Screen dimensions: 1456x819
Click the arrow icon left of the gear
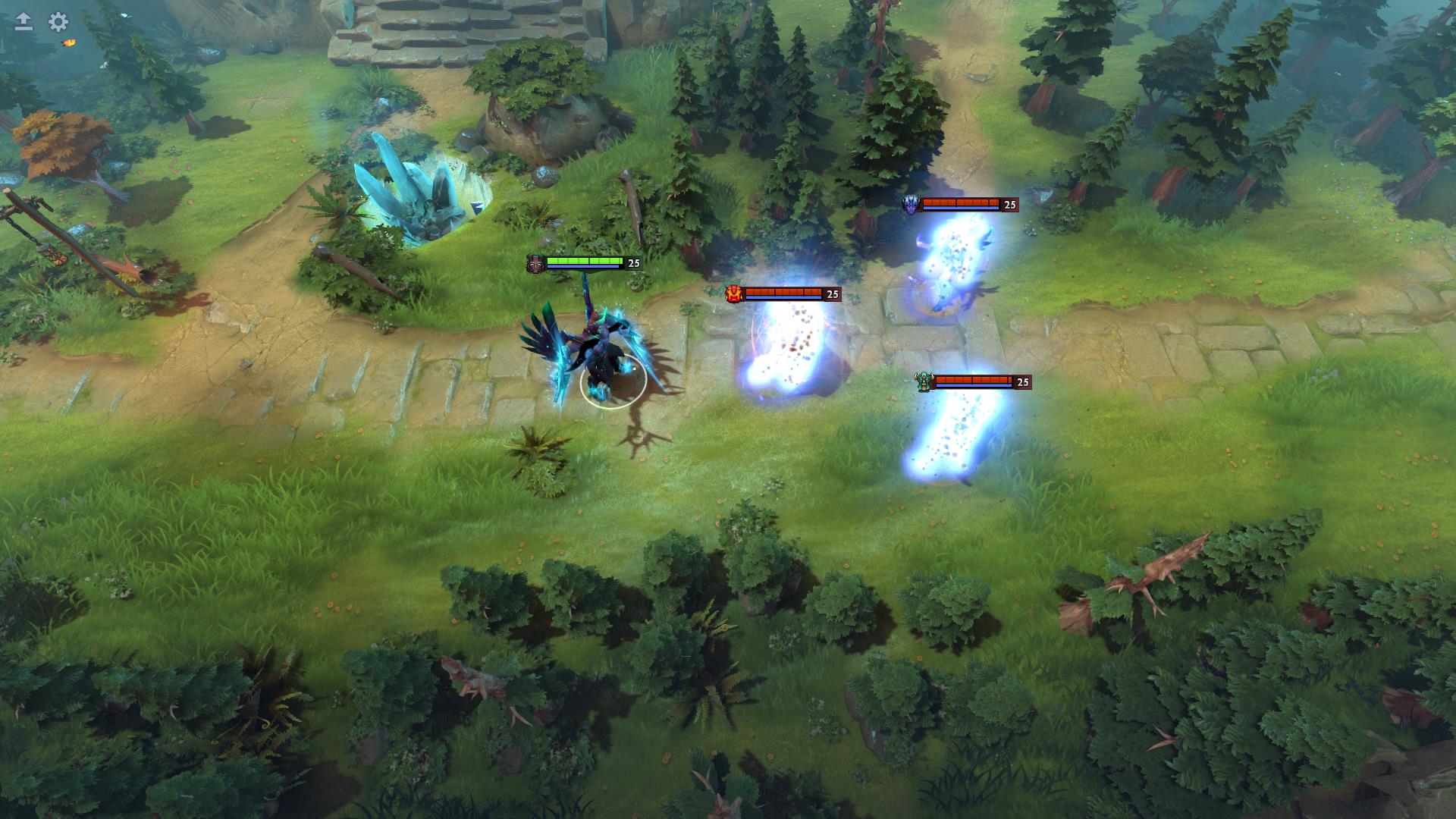pyautogui.click(x=23, y=22)
